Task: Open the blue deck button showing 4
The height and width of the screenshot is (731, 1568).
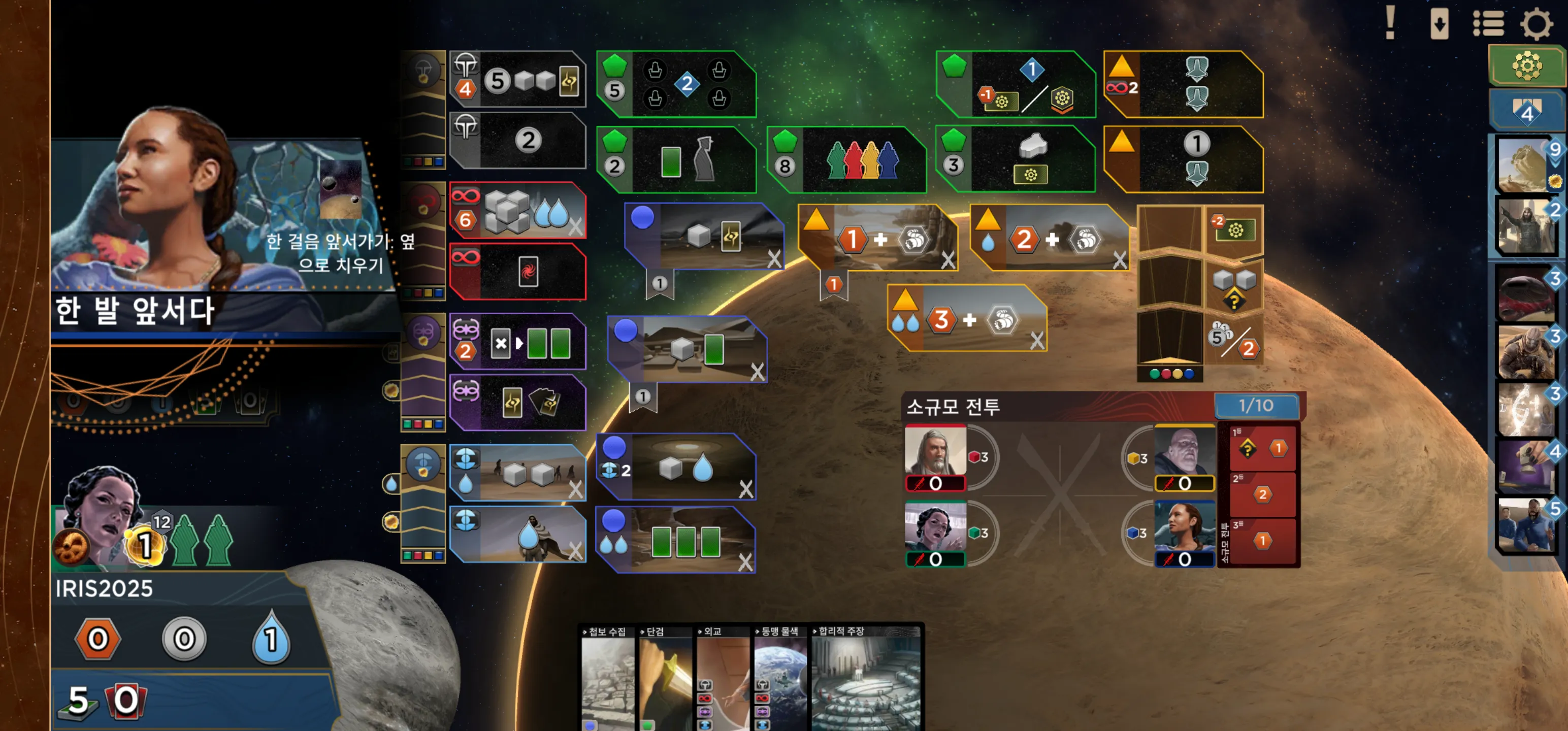Action: click(1526, 111)
